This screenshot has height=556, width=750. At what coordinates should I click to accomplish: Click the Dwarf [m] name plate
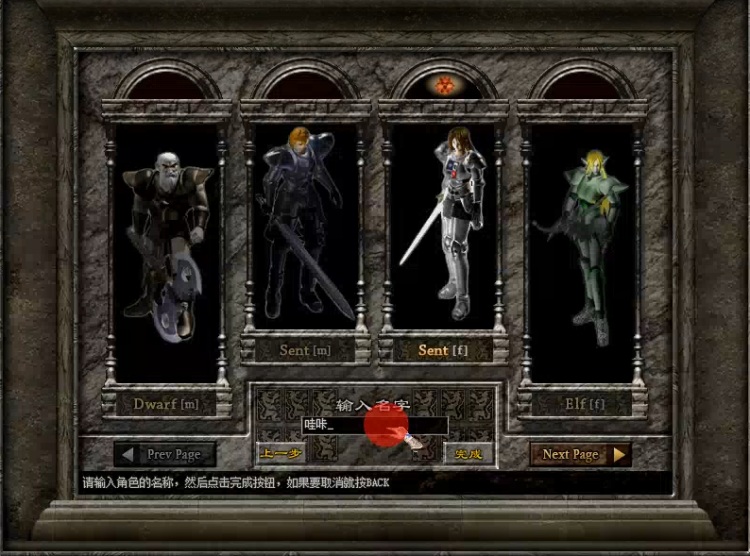tap(166, 404)
